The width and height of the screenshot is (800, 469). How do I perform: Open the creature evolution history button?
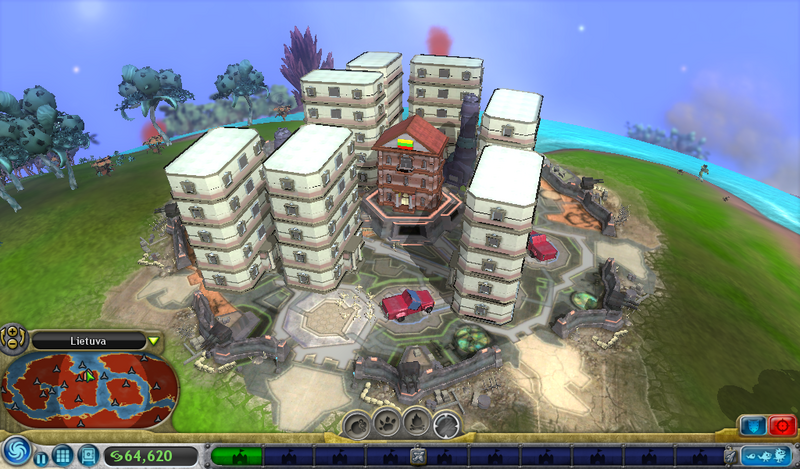click(x=765, y=455)
